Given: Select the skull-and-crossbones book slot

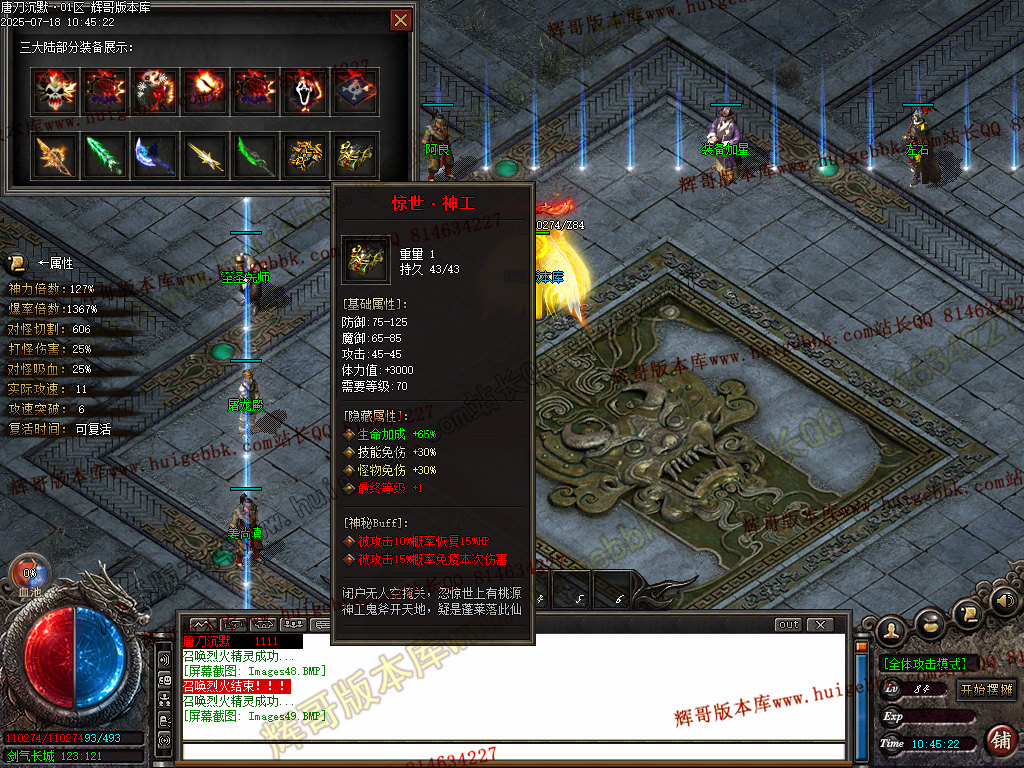Looking at the screenshot, I should point(356,91).
